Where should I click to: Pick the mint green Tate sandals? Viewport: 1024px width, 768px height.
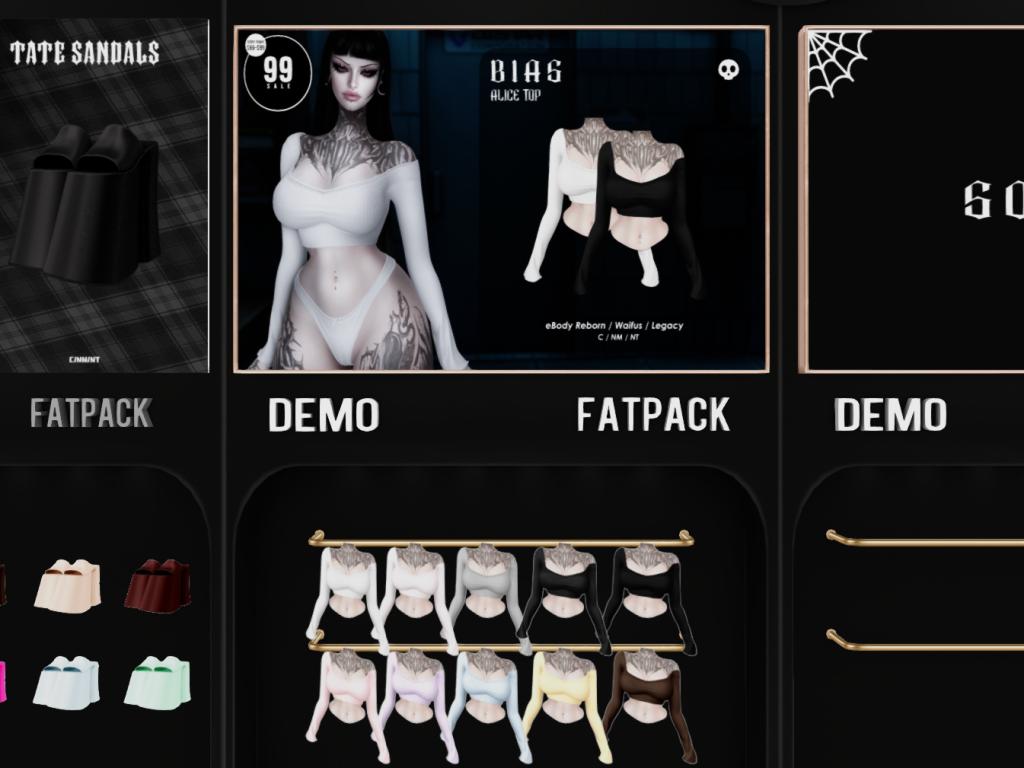point(157,682)
